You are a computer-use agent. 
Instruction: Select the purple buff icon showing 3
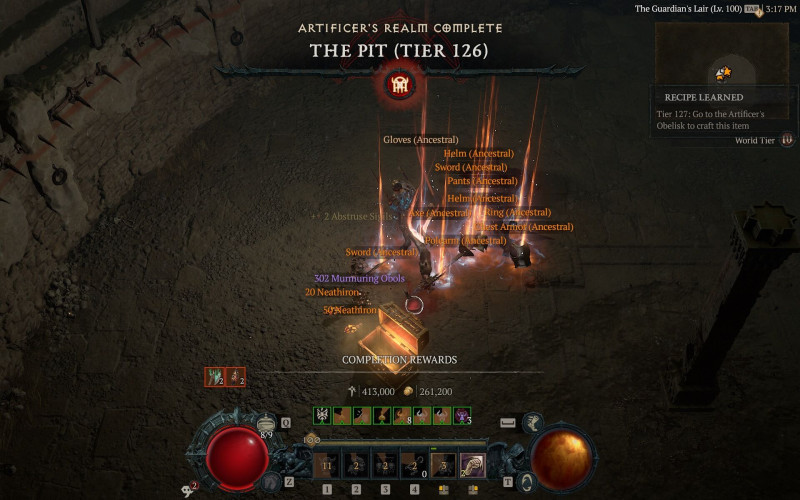click(x=462, y=415)
